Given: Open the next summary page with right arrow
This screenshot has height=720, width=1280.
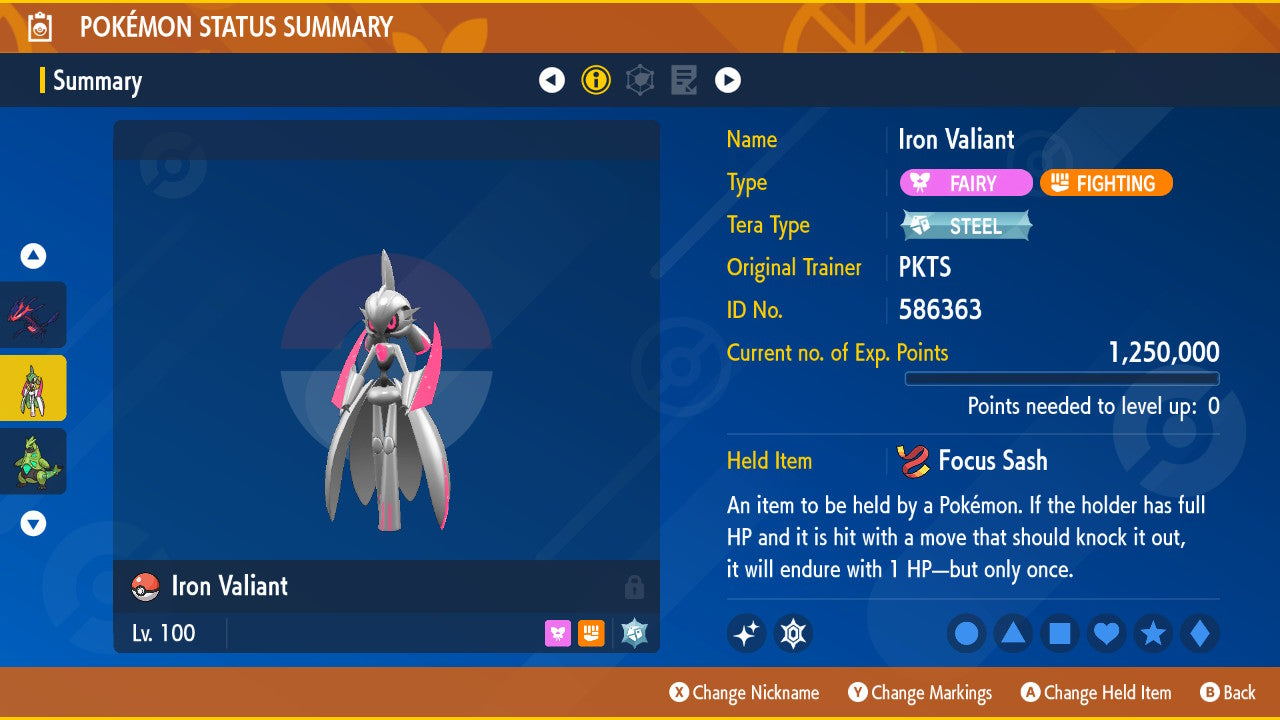Looking at the screenshot, I should point(728,80).
